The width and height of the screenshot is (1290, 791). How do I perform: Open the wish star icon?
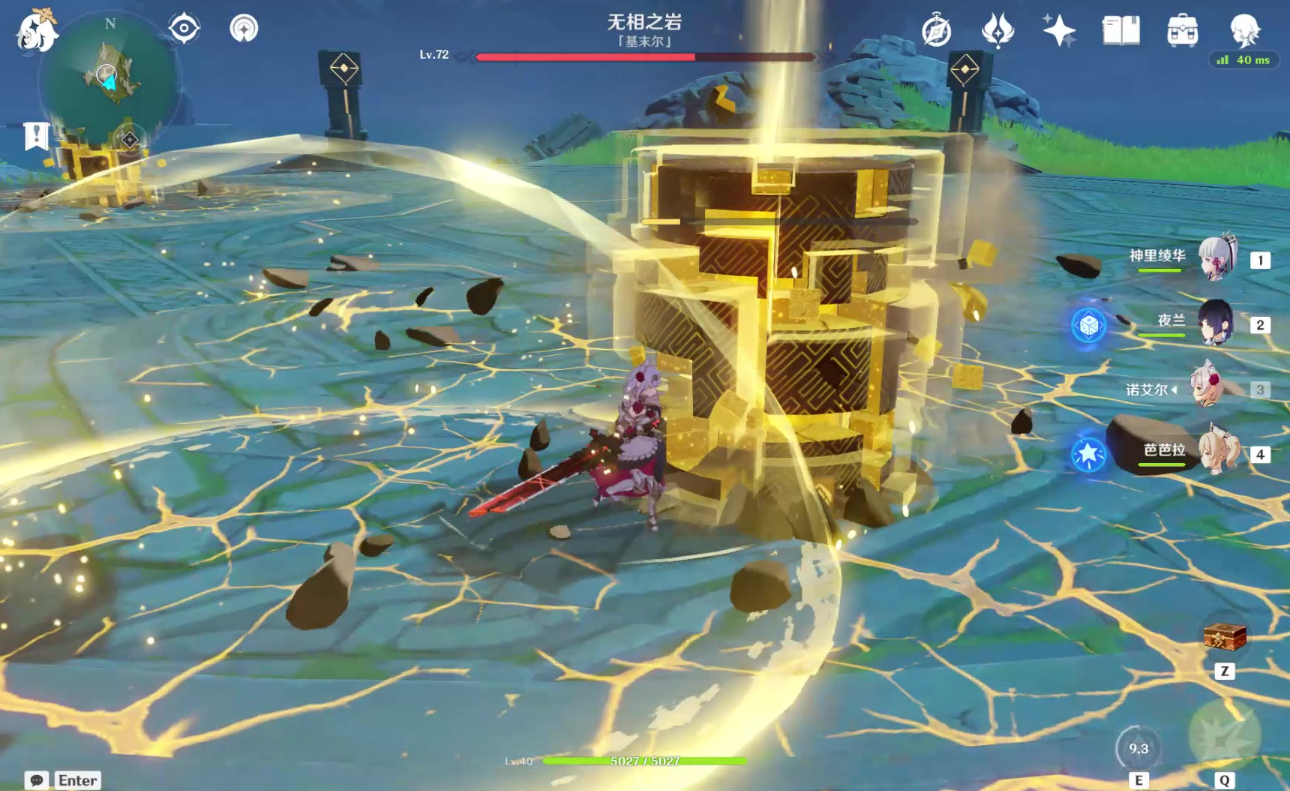click(x=1059, y=30)
